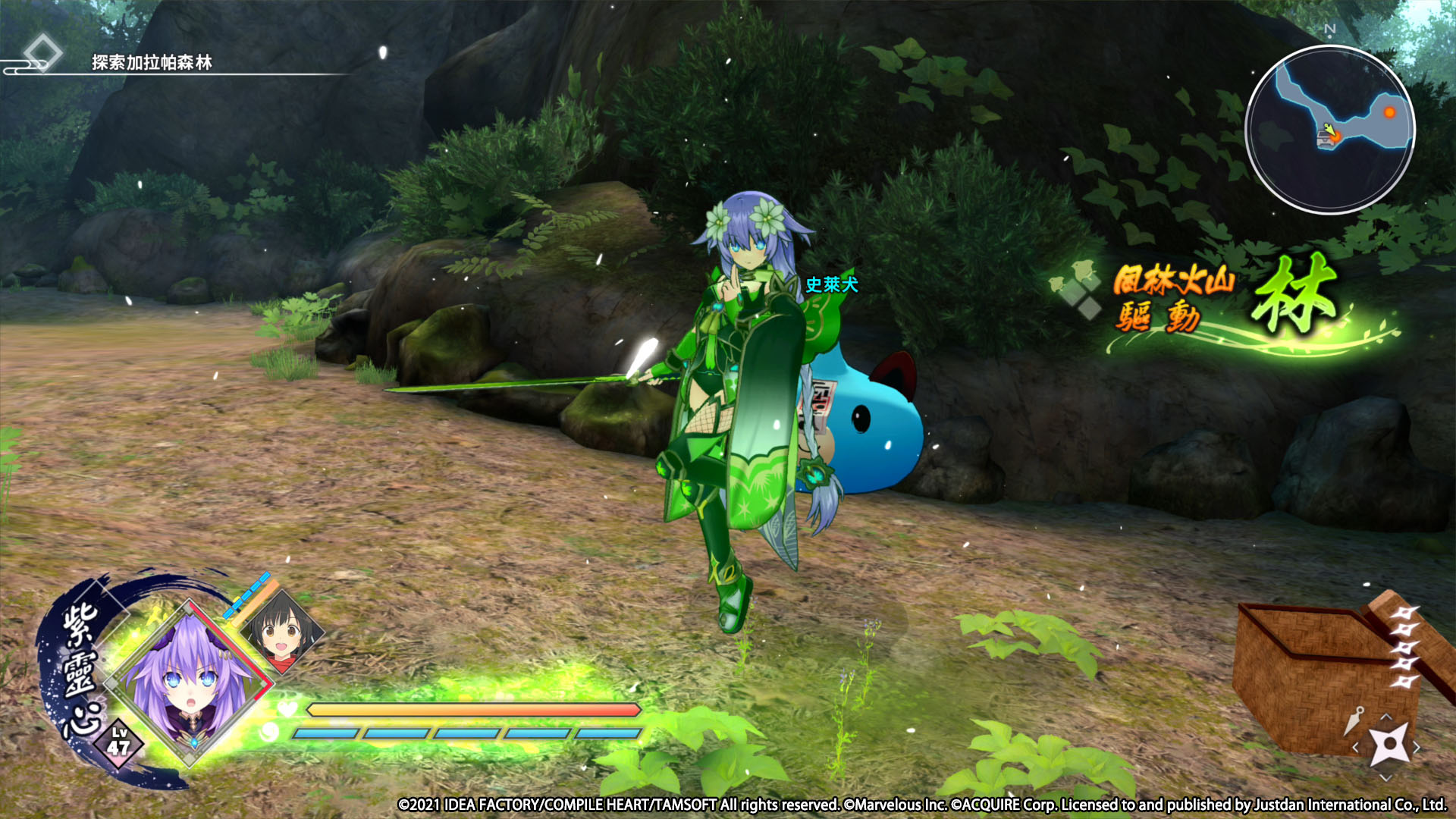Open the circular forest minimap

(x=1329, y=130)
